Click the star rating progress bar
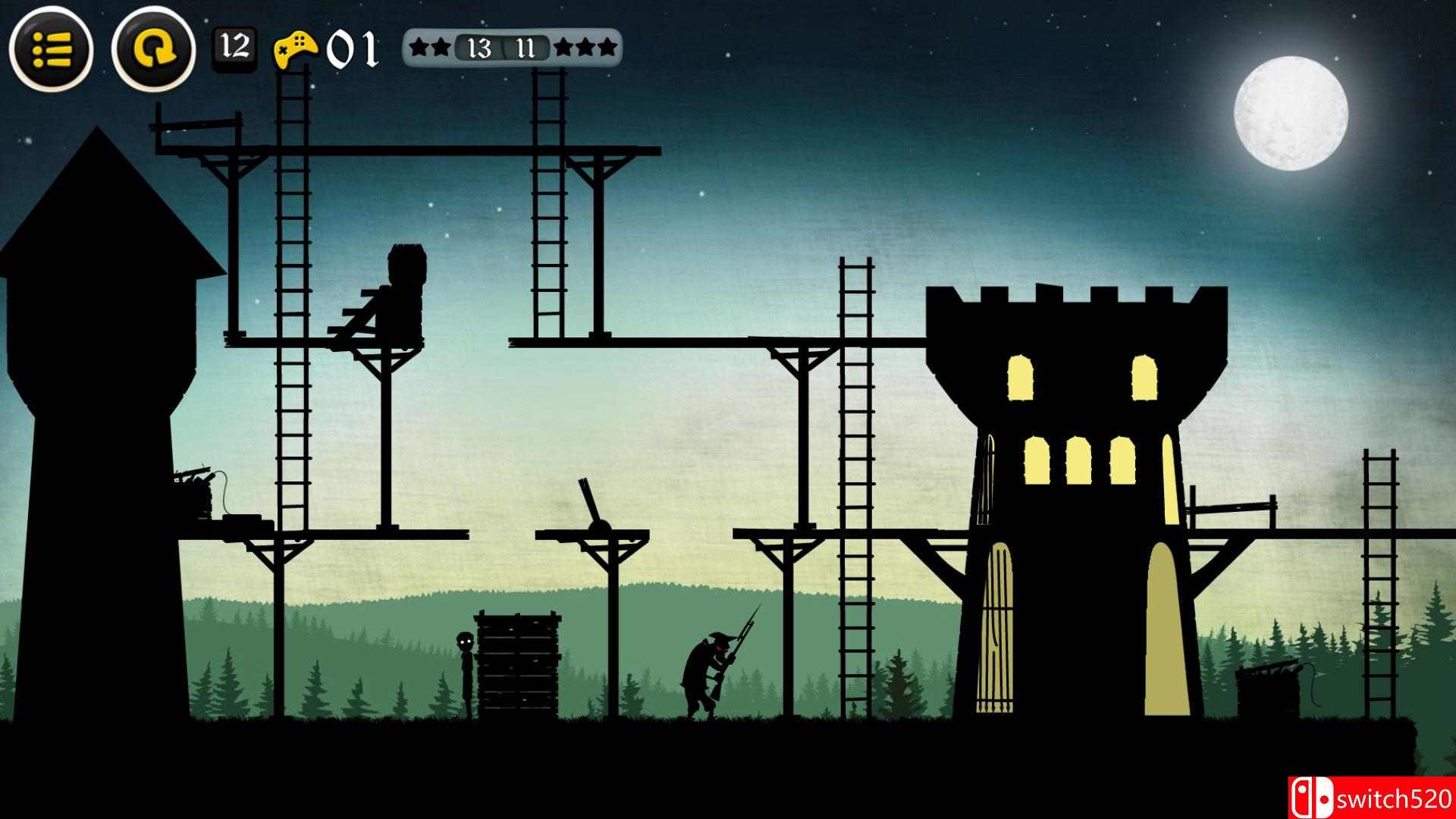Screen dimensions: 1456x819 click(508, 49)
